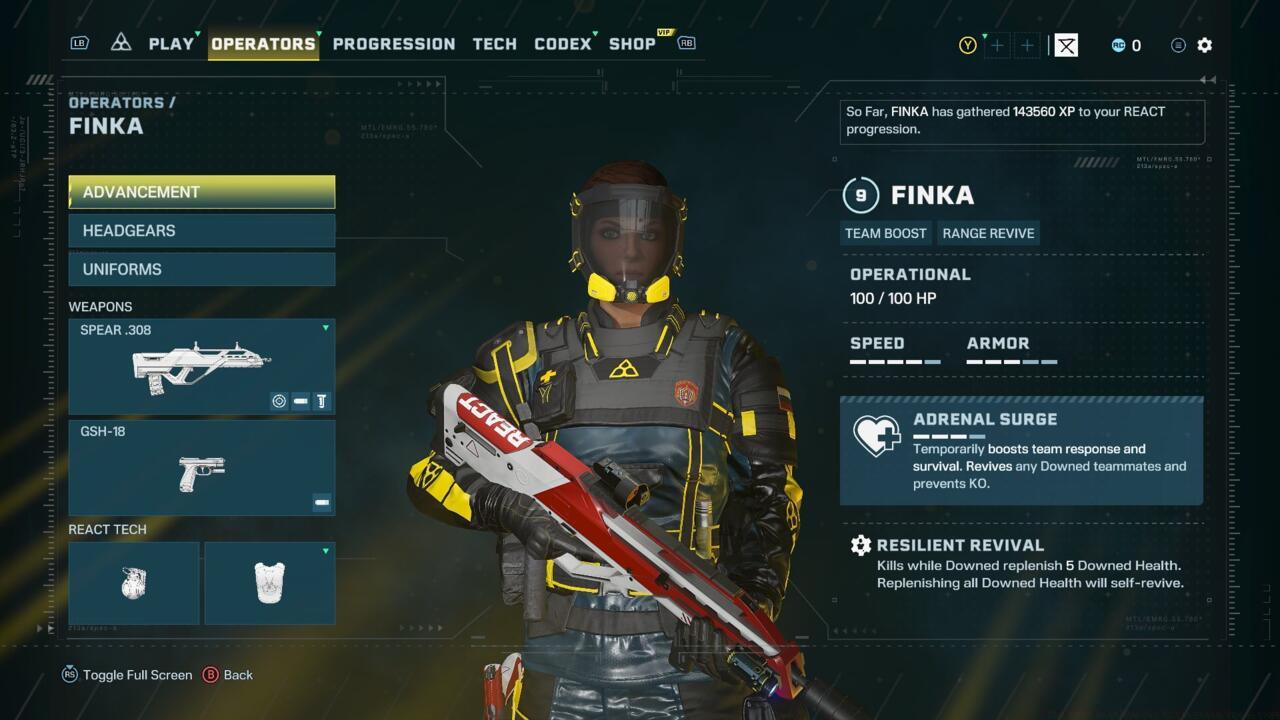Open the Codex menu
This screenshot has height=720, width=1280.
562,44
